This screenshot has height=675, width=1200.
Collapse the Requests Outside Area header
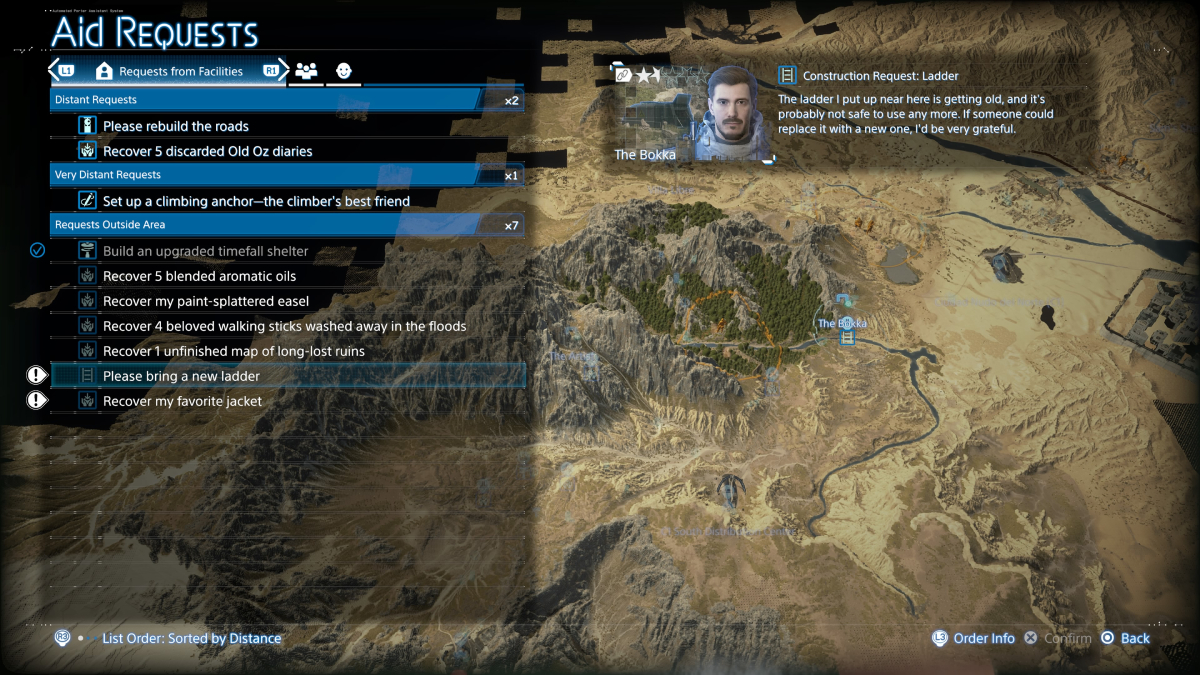287,225
